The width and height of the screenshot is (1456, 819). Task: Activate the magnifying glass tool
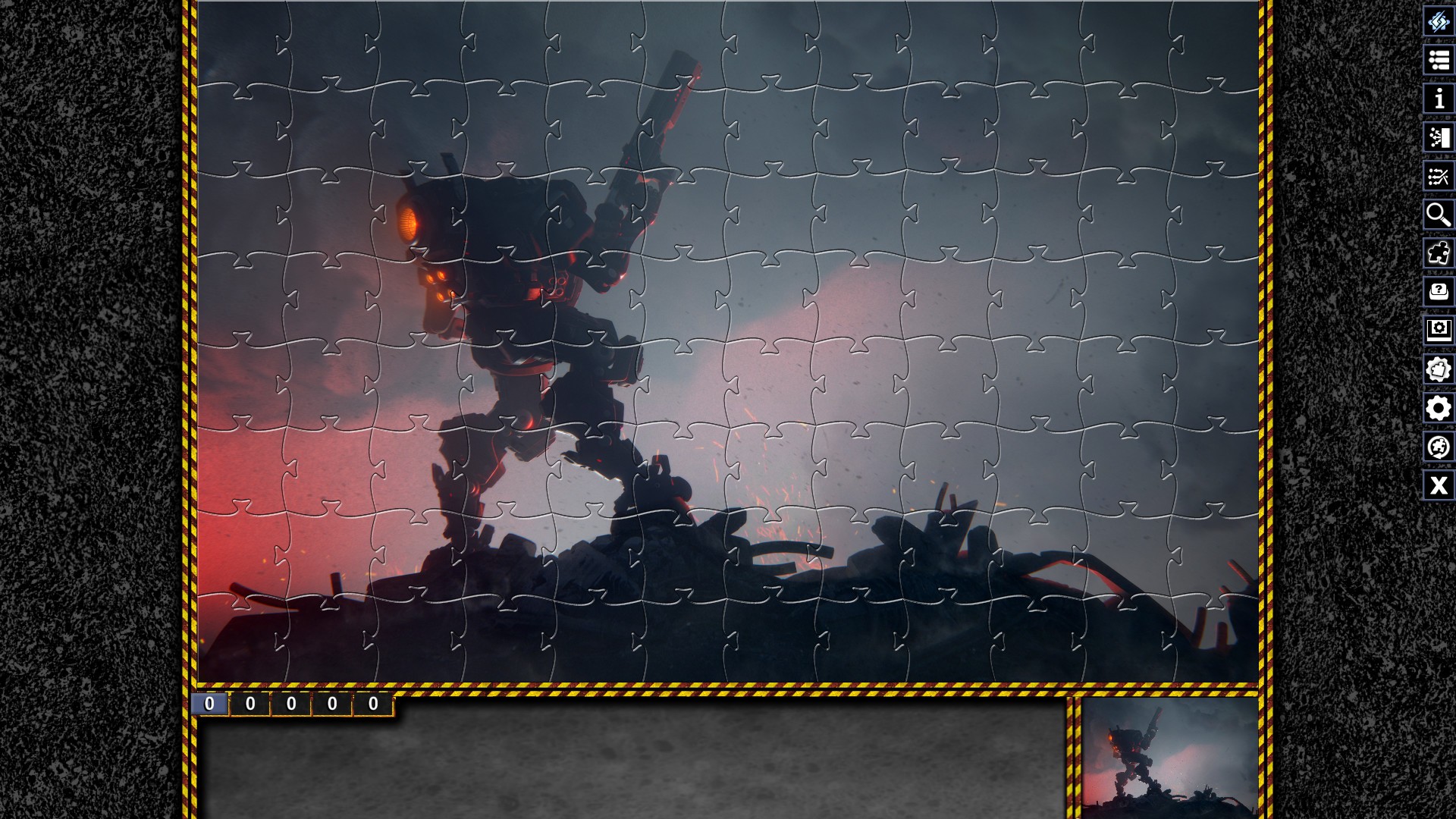[1439, 215]
